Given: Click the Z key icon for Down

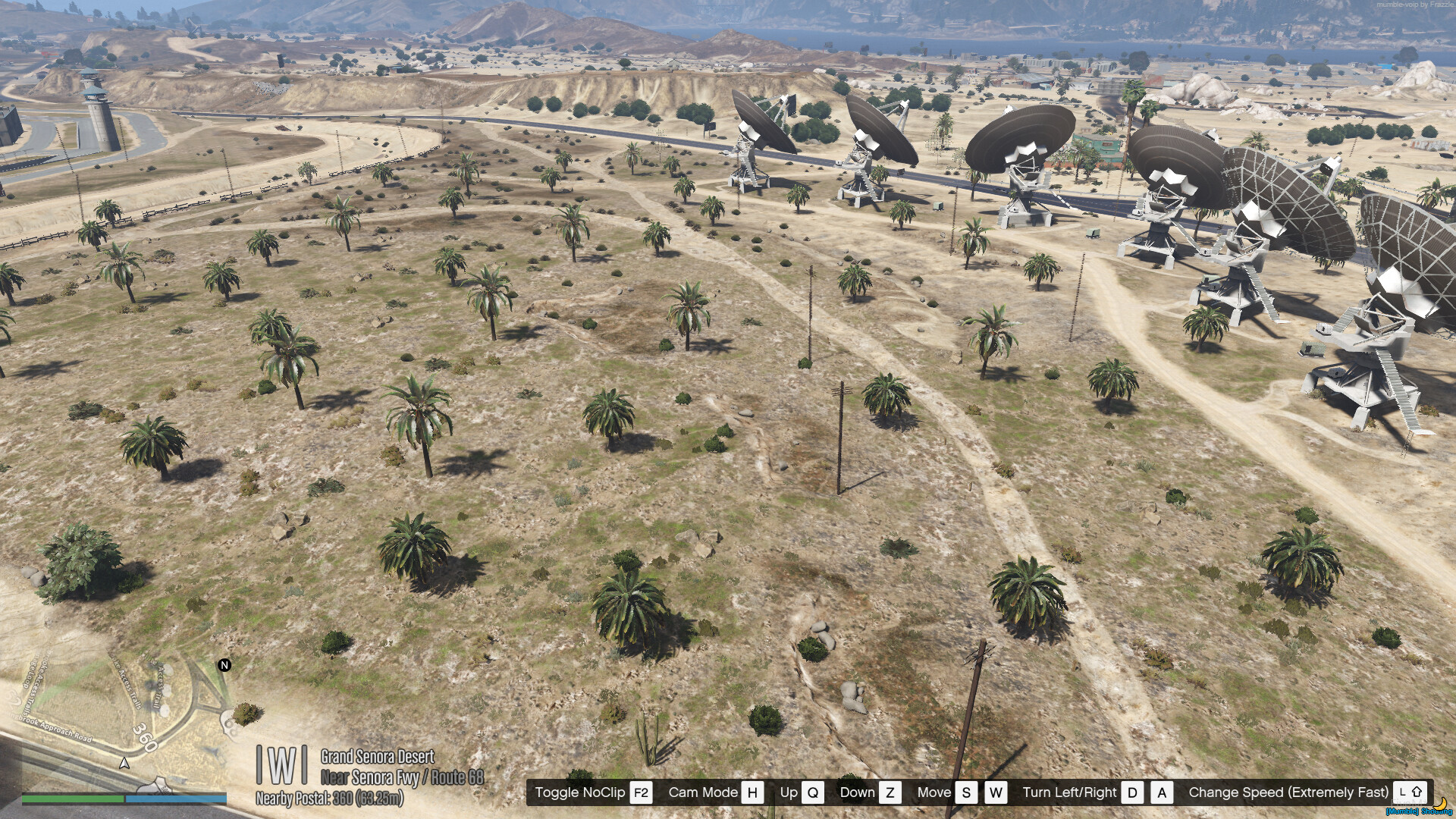Looking at the screenshot, I should (889, 792).
